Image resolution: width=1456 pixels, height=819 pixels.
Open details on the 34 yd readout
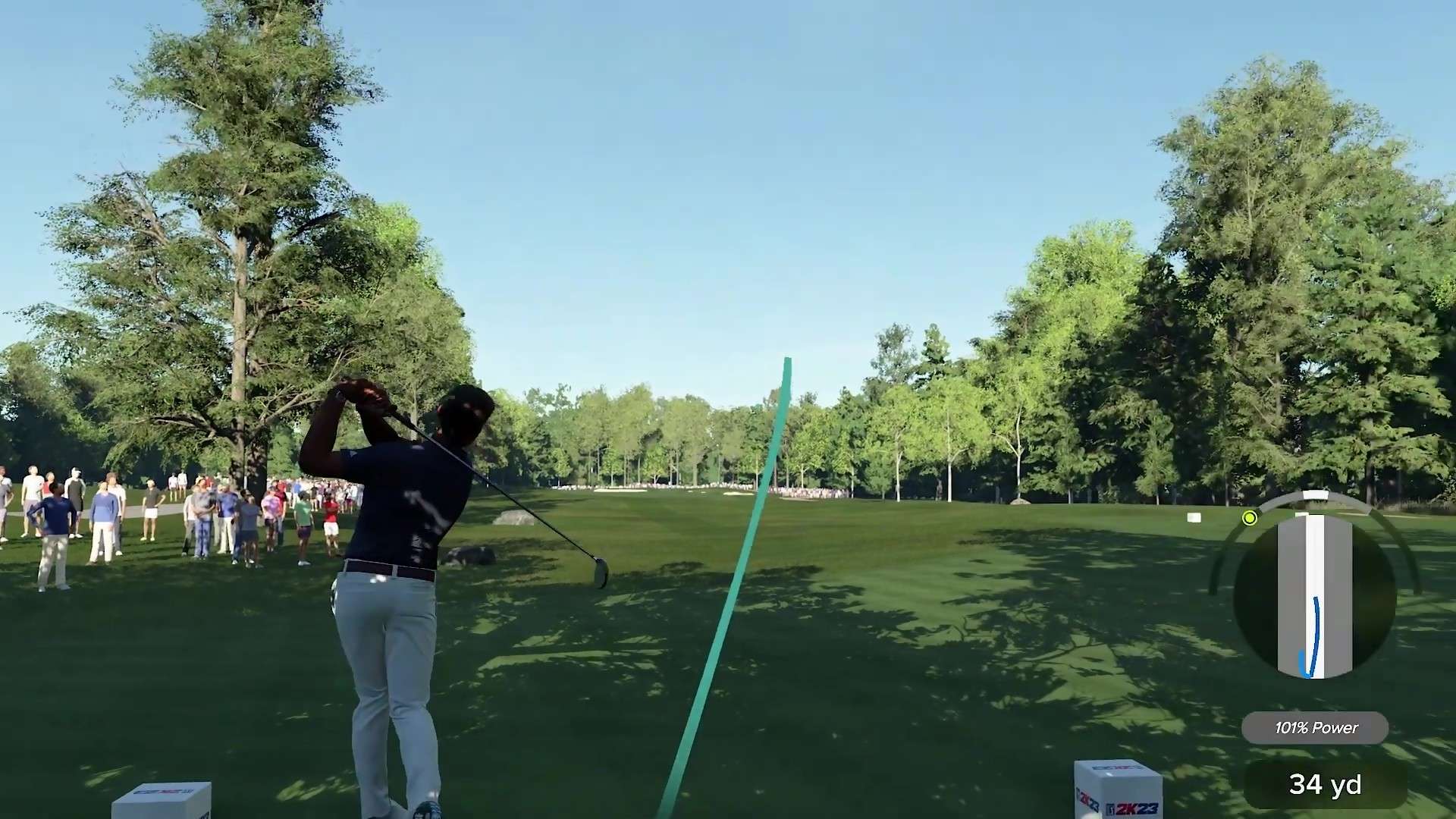coord(1325,783)
